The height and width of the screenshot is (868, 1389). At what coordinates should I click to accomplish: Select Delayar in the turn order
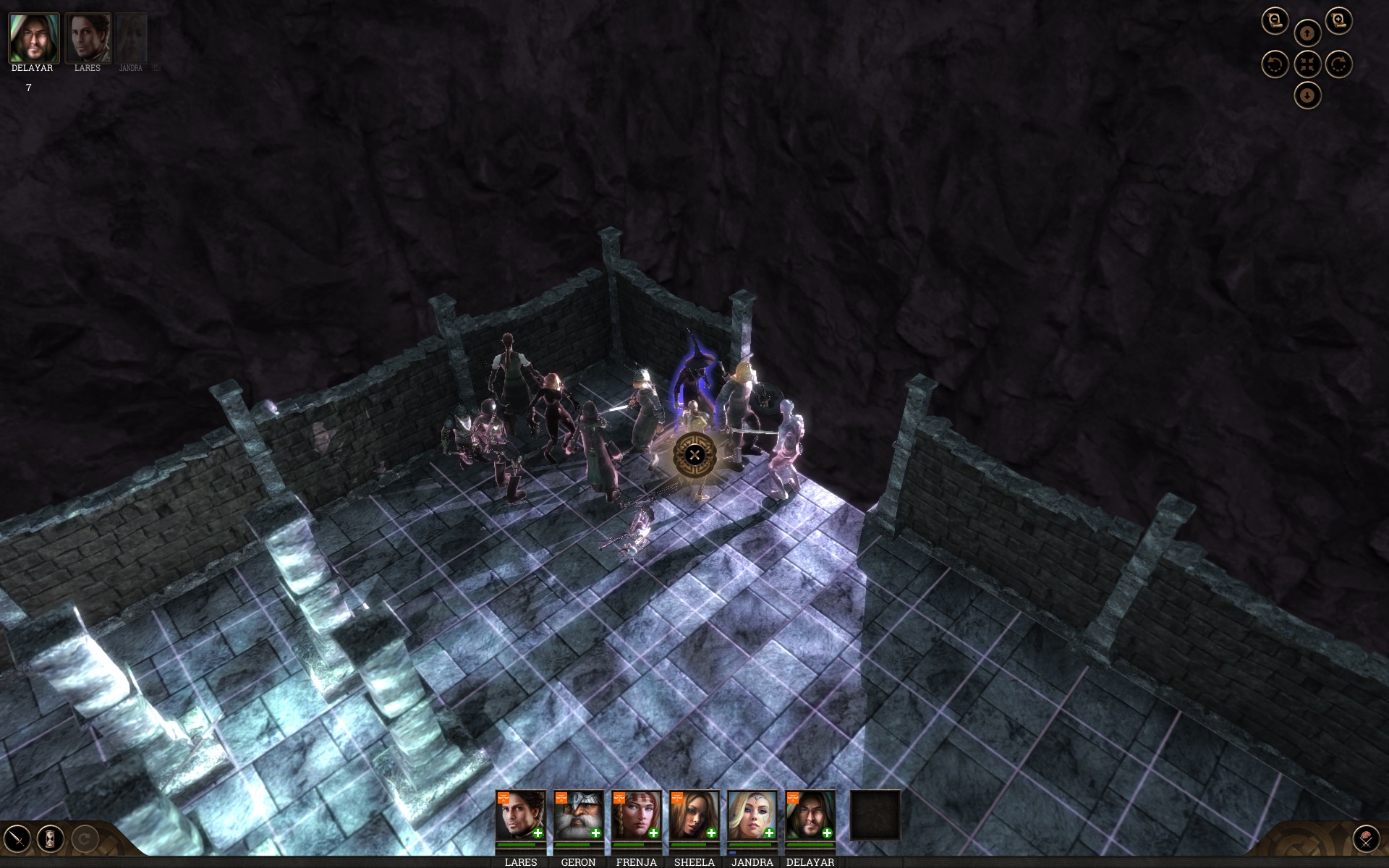(x=33, y=38)
